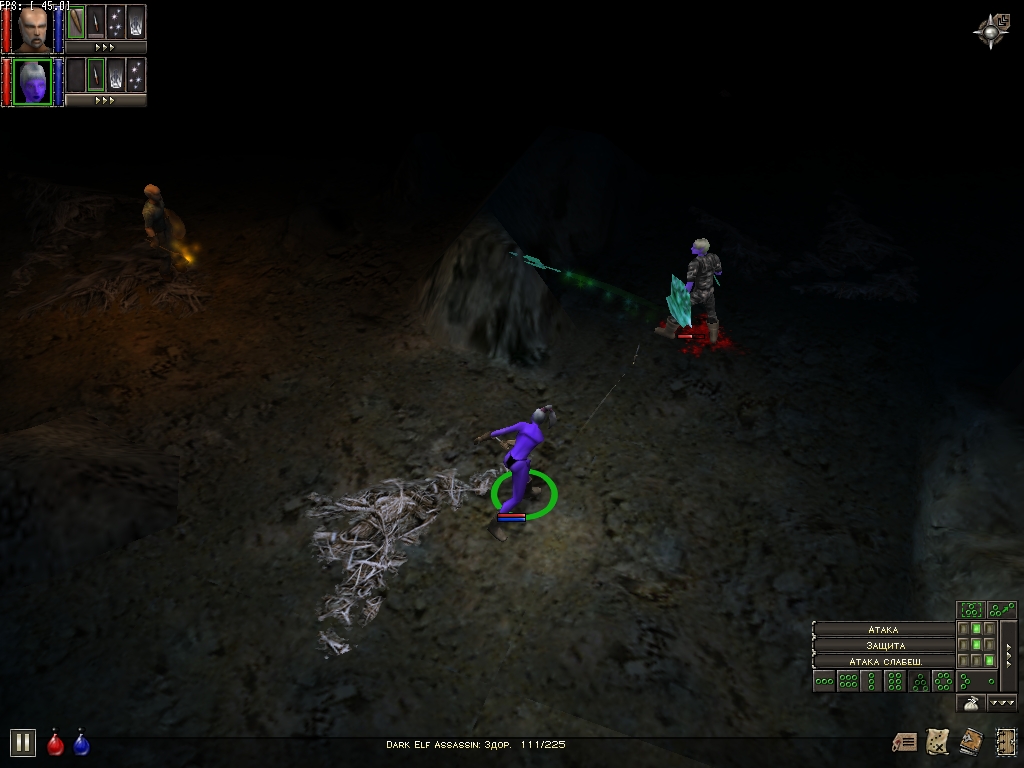Select the single vertical column formation
The height and width of the screenshot is (768, 1024).
(x=872, y=682)
